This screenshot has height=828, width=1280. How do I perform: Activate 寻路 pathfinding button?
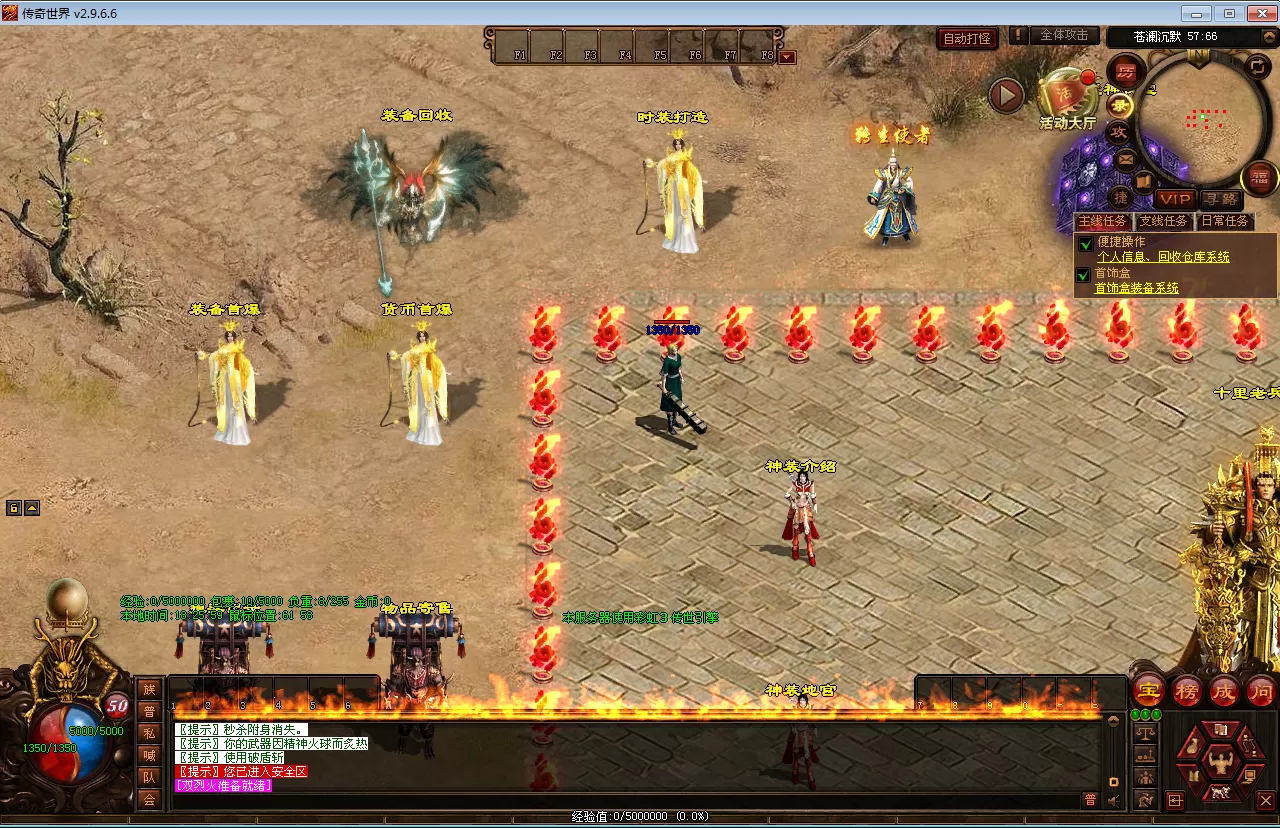pyautogui.click(x=1220, y=199)
